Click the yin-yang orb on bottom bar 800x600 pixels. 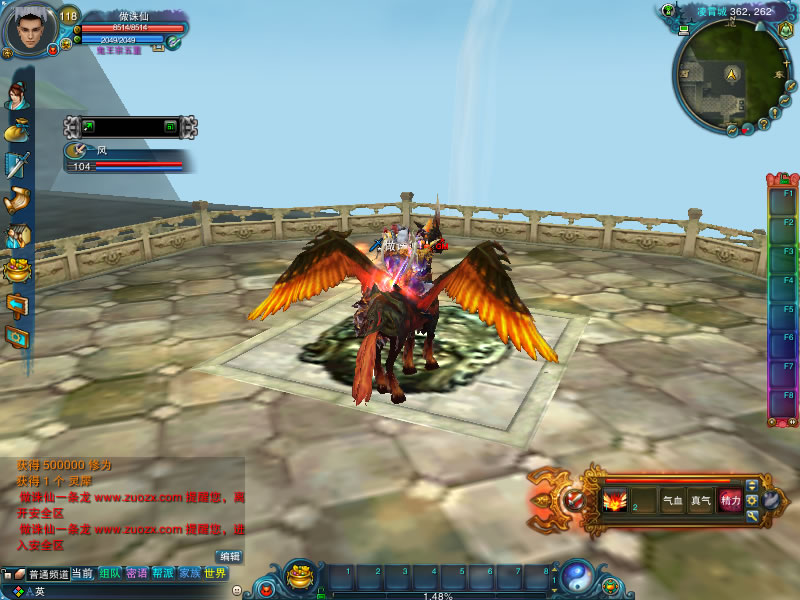point(578,578)
